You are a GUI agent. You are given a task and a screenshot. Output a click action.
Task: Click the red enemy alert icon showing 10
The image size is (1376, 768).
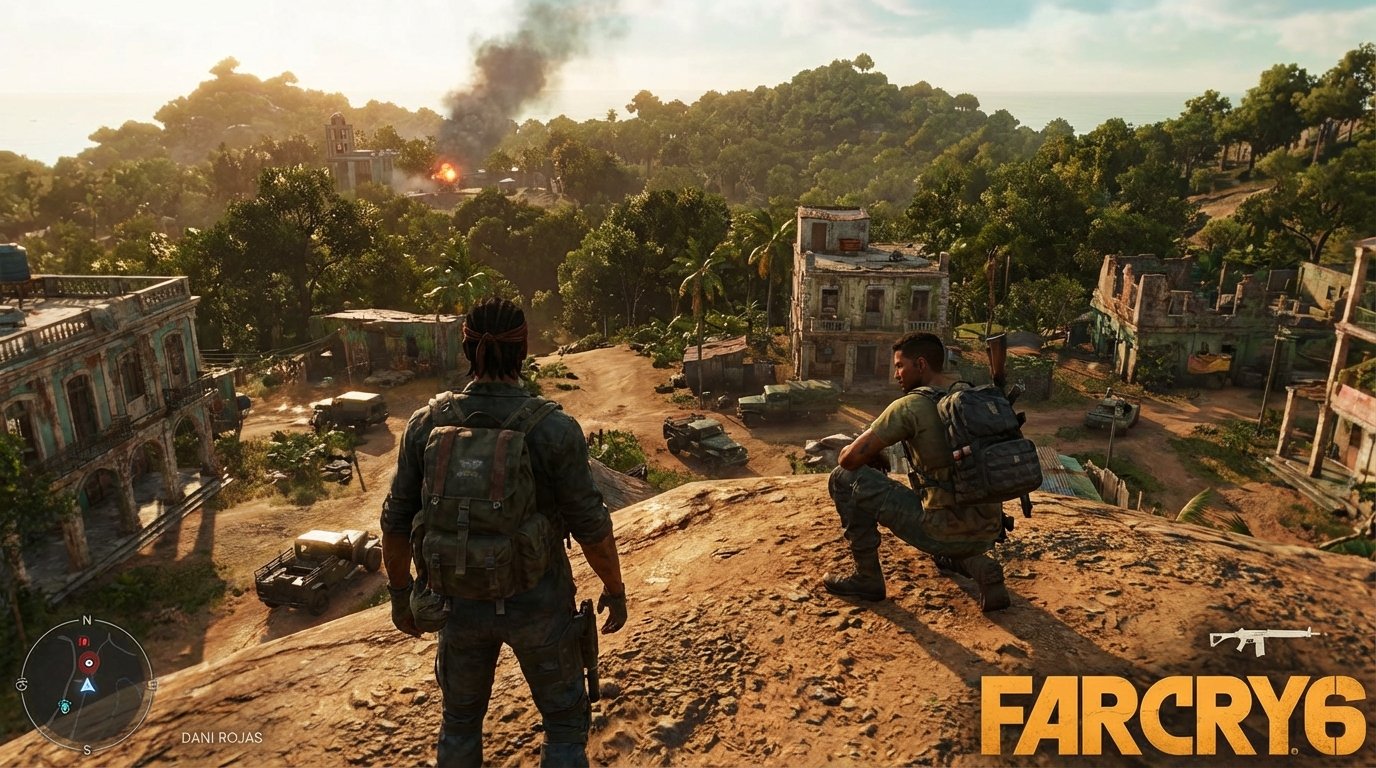(83, 641)
